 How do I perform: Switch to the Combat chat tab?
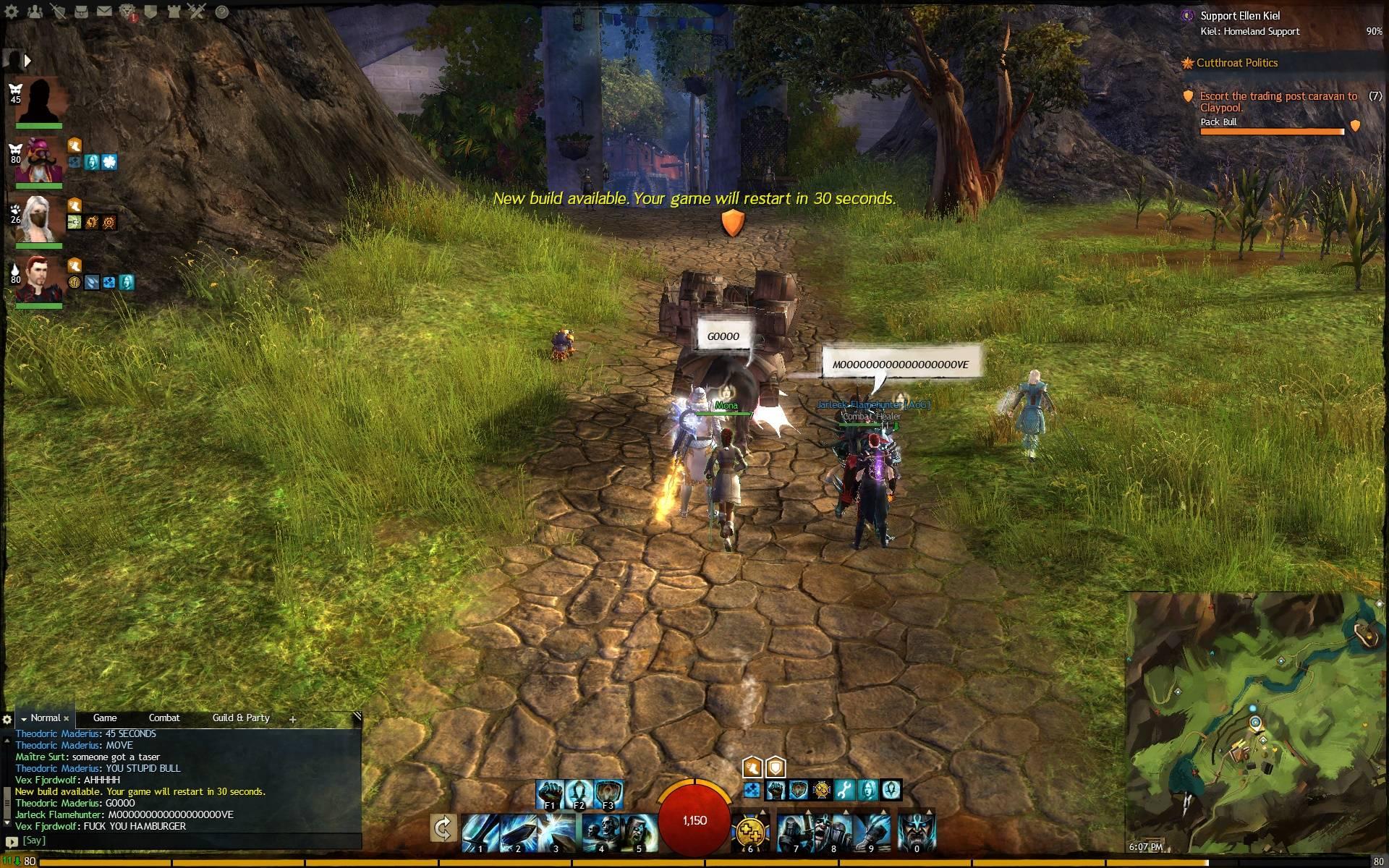click(164, 718)
